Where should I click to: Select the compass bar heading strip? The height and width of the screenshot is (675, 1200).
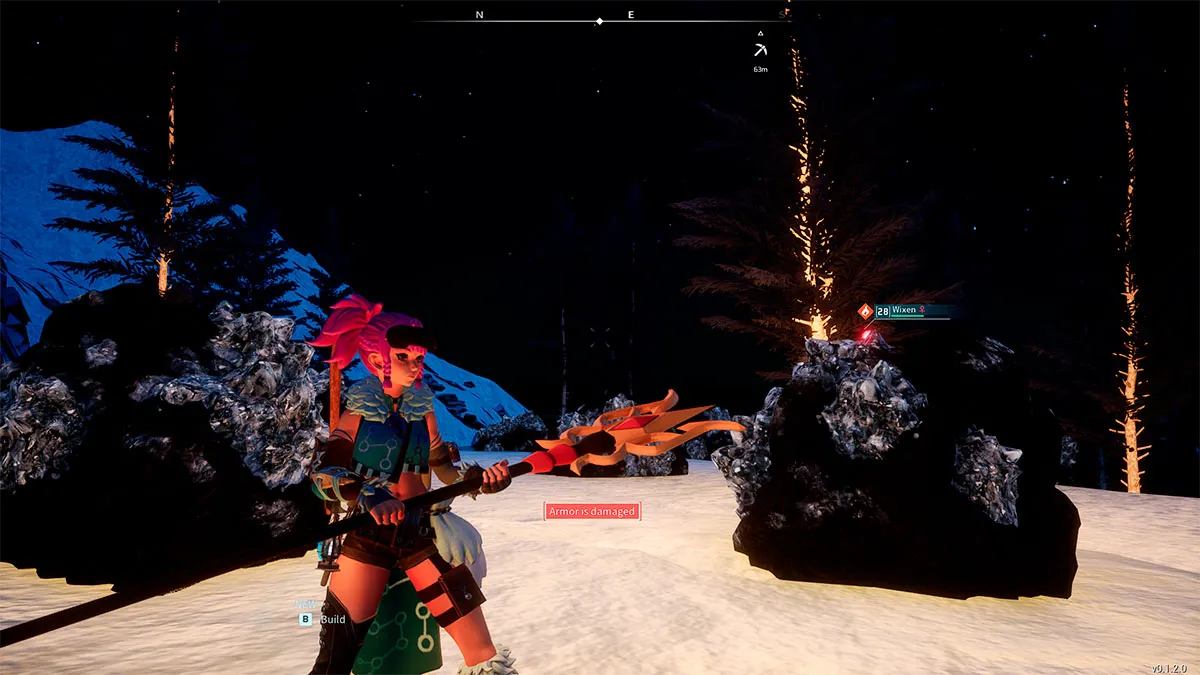(600, 19)
